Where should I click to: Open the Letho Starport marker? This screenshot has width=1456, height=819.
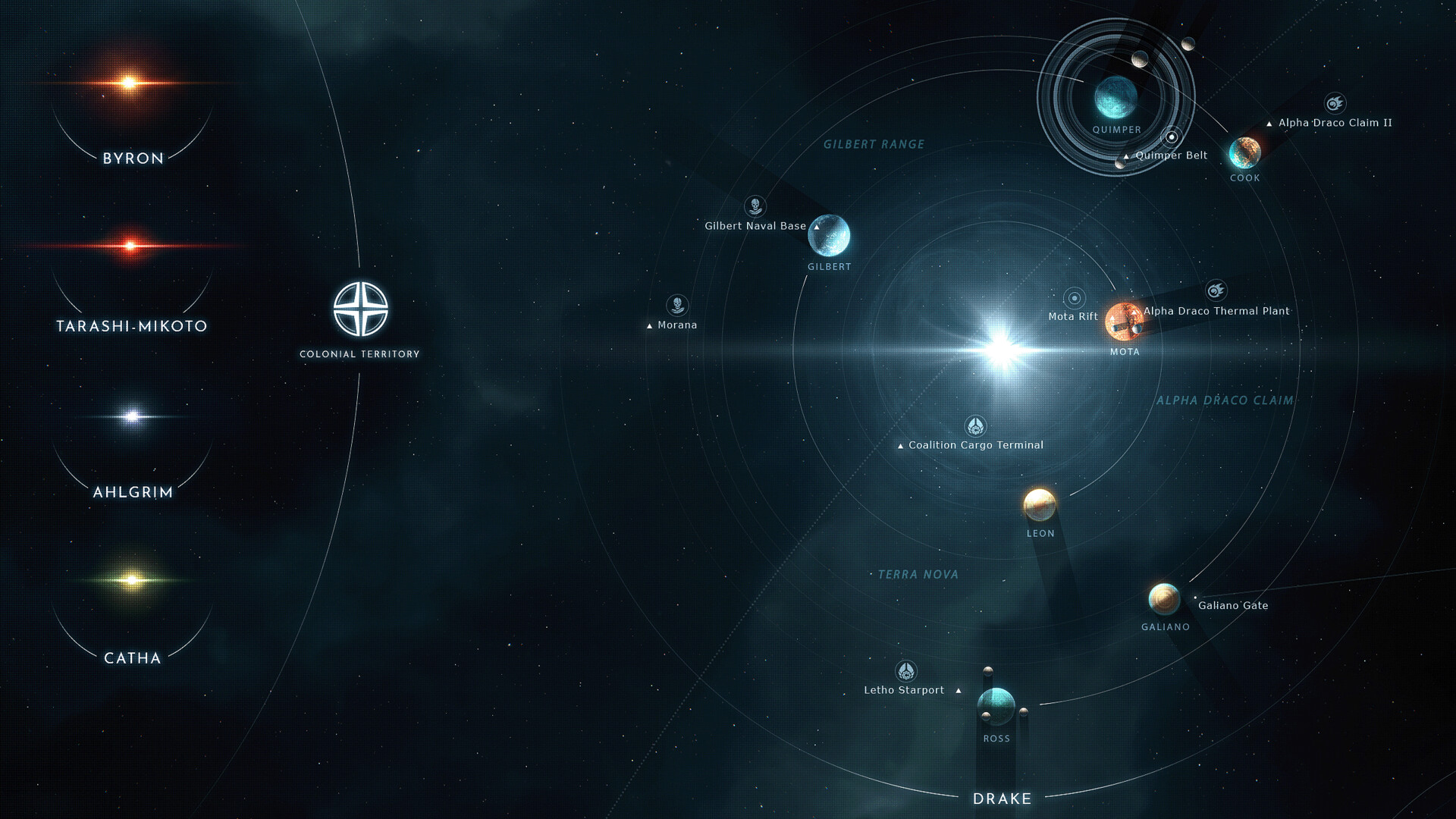tap(906, 671)
